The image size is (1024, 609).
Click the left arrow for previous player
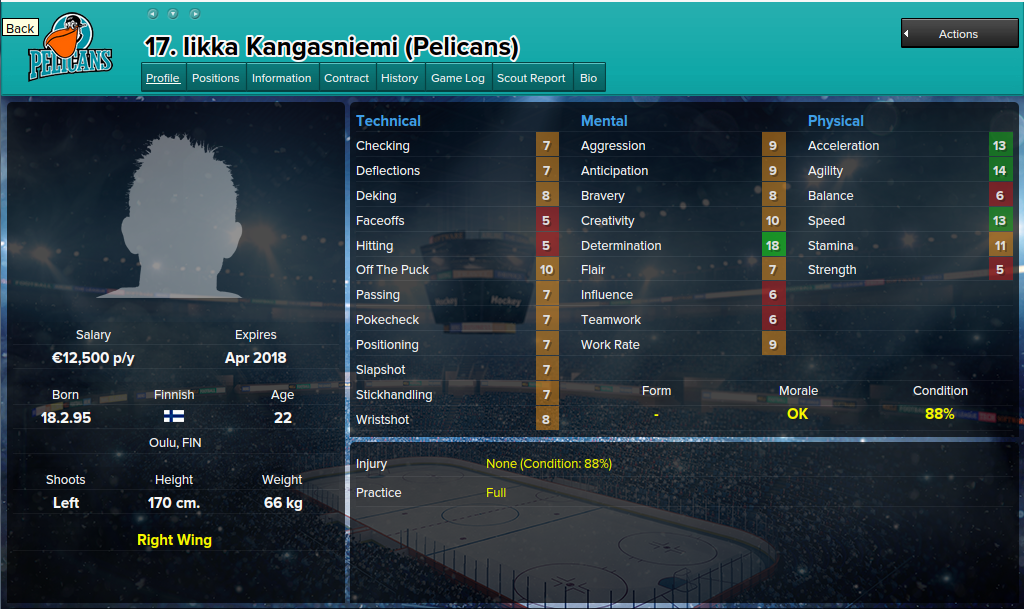click(152, 14)
